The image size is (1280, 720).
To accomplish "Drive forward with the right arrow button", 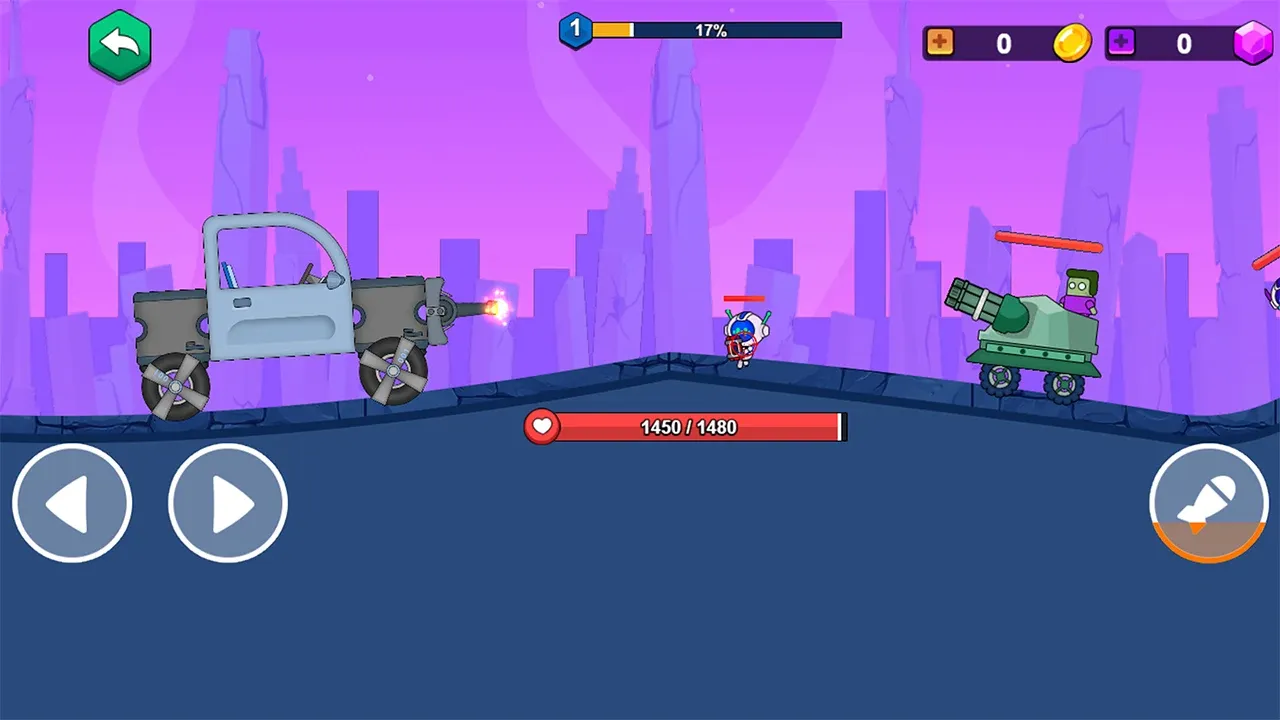I will [x=228, y=503].
